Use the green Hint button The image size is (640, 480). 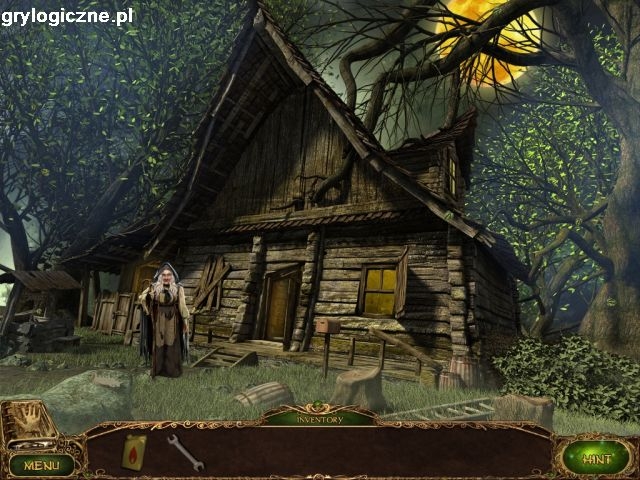tap(596, 459)
